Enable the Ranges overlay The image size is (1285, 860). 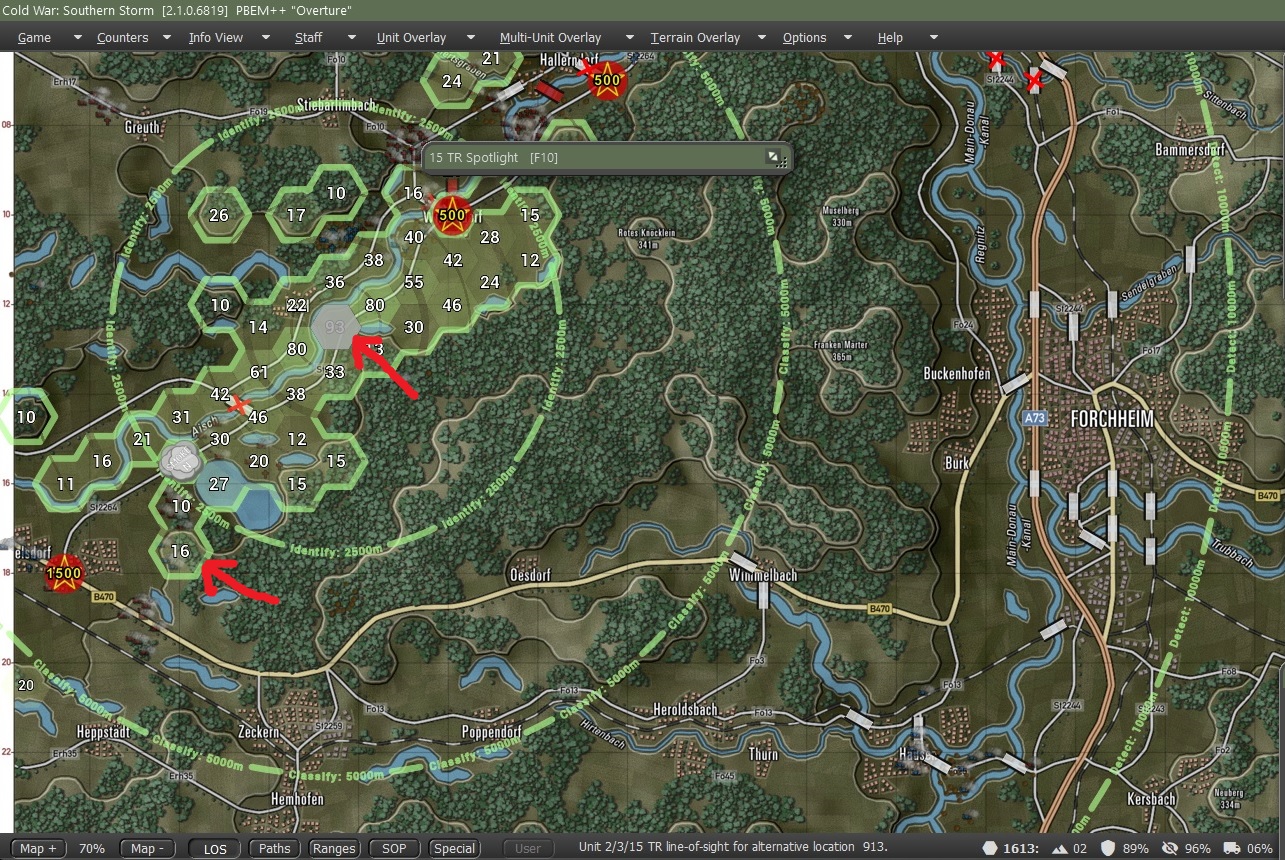pyautogui.click(x=334, y=847)
